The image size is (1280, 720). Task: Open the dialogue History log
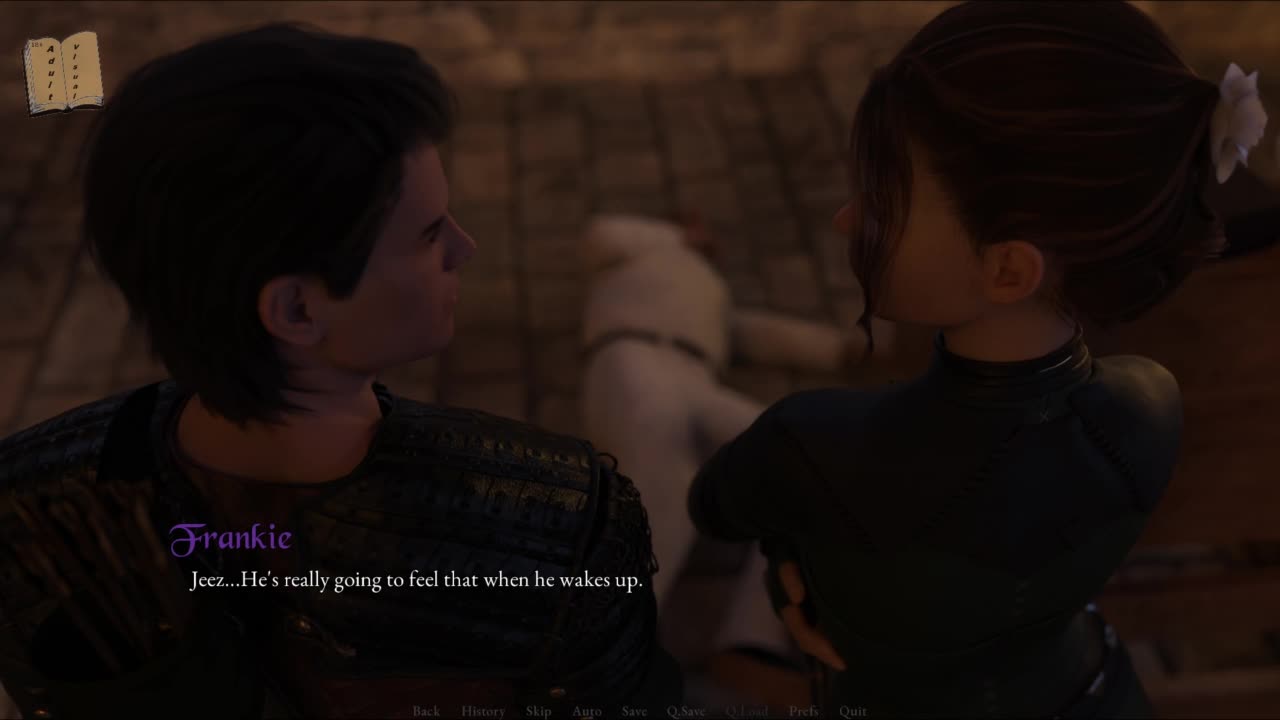tap(483, 711)
